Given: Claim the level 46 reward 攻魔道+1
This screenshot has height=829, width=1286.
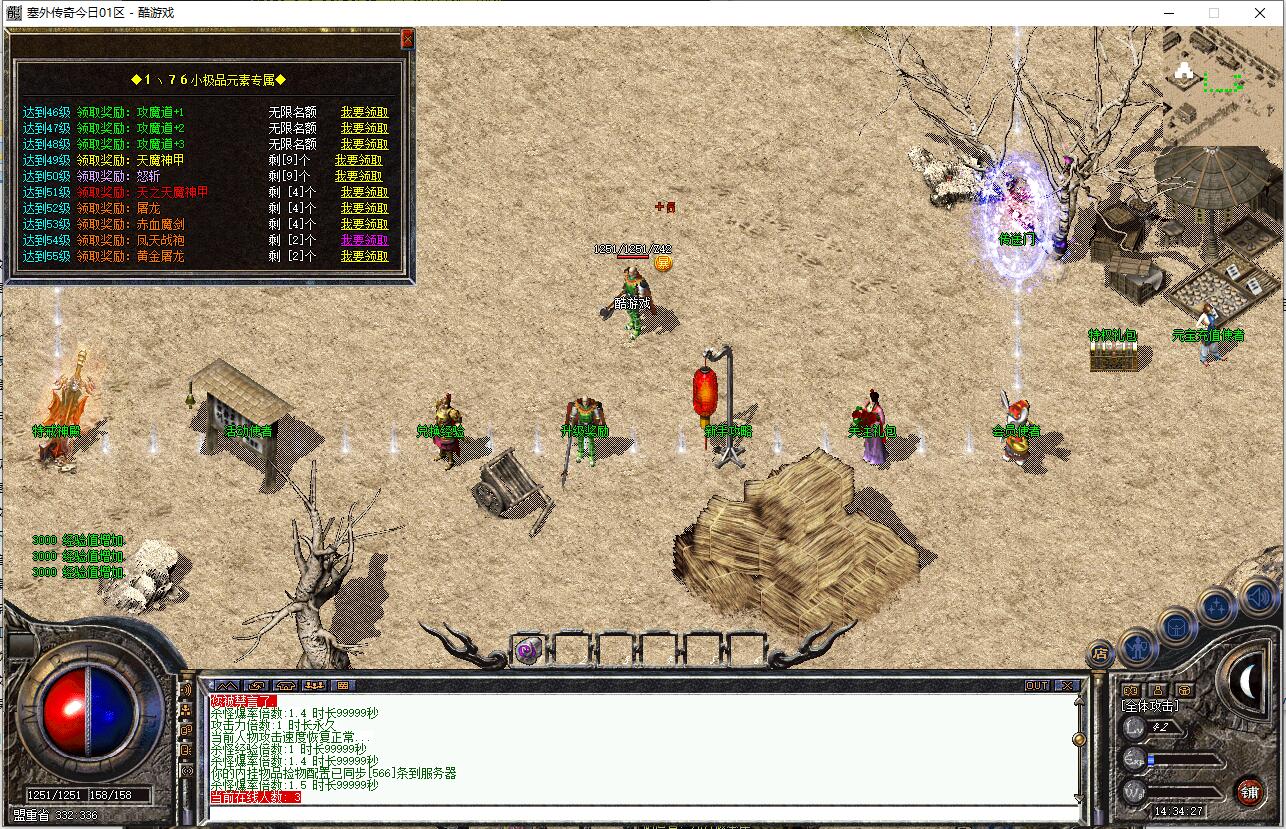Looking at the screenshot, I should 364,113.
